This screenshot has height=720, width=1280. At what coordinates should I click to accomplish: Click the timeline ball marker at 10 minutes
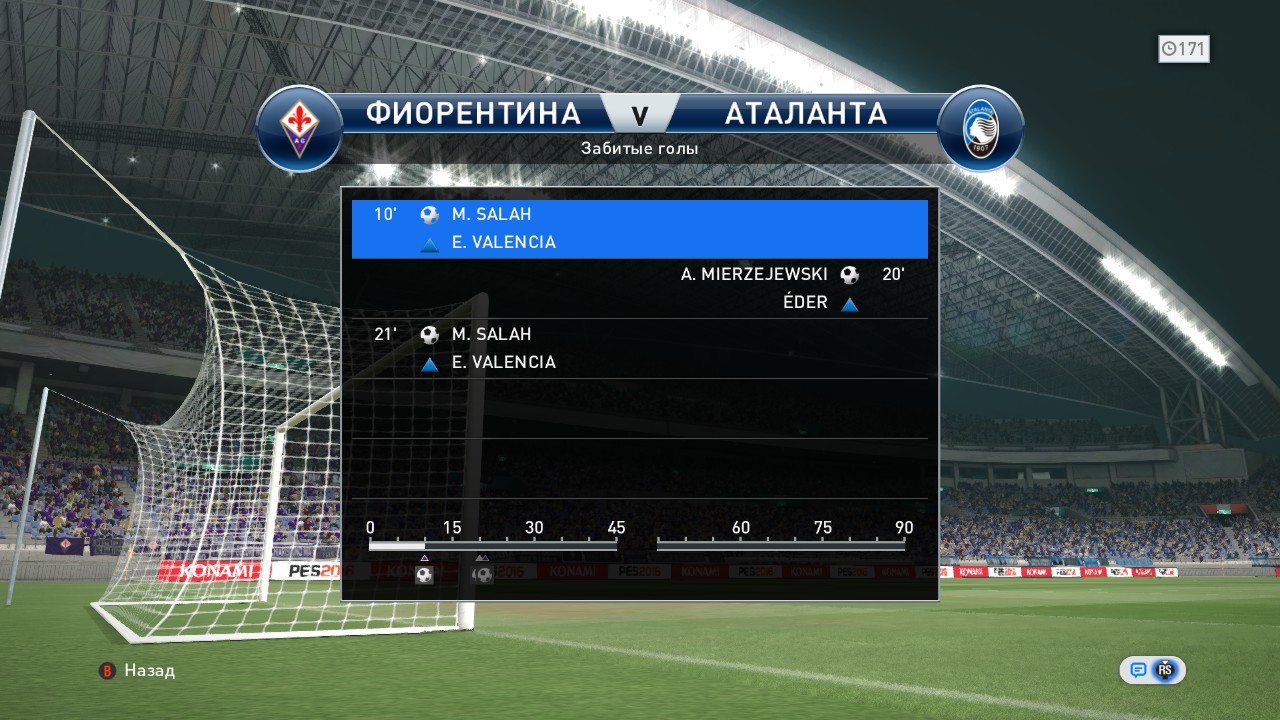tap(424, 575)
